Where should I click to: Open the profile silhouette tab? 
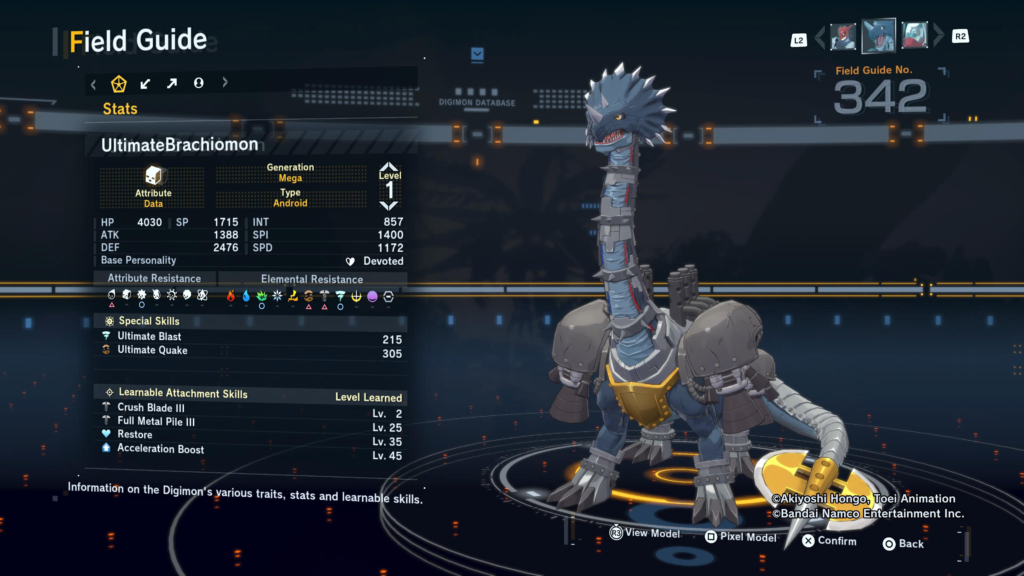[198, 83]
